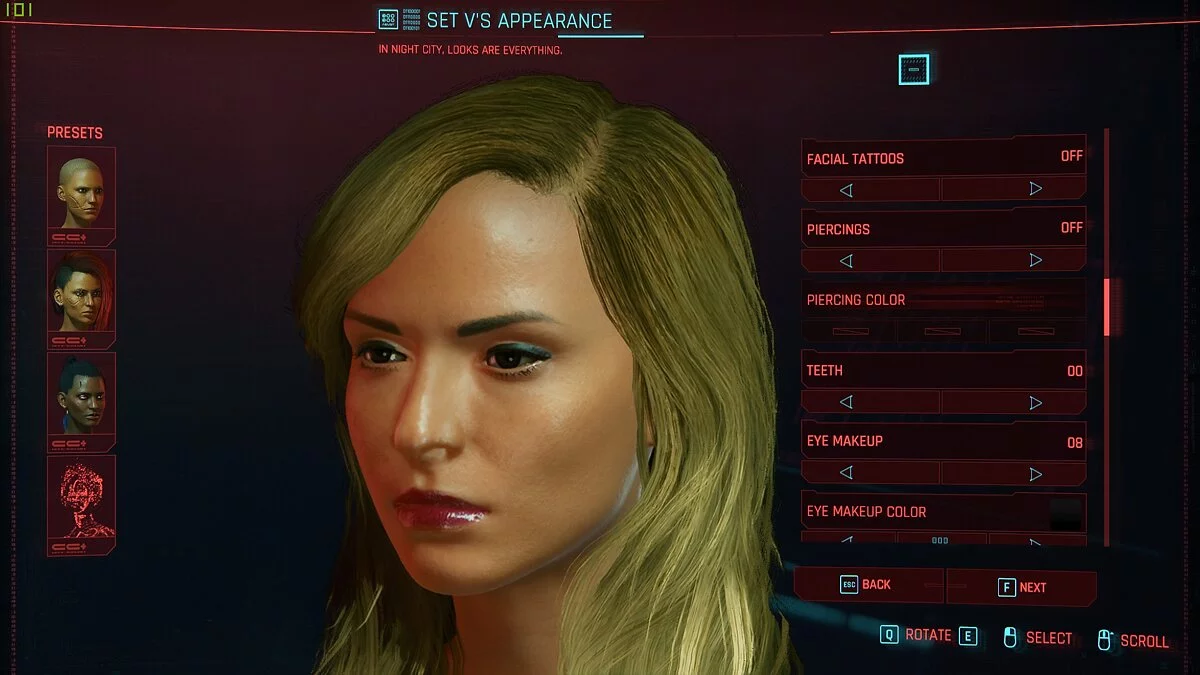This screenshot has width=1200, height=675.
Task: Cycle Facial Tattoos to previous option
Action: click(x=846, y=189)
